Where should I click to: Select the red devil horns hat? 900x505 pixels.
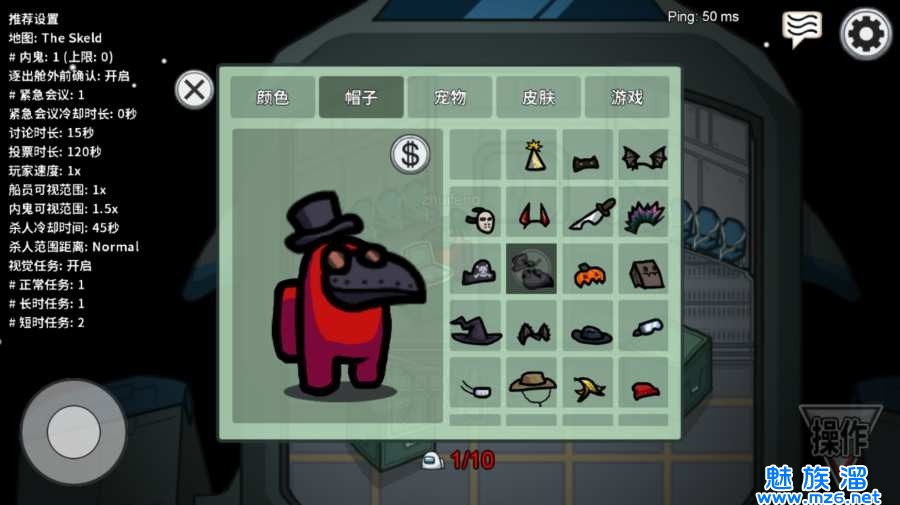pyautogui.click(x=532, y=213)
